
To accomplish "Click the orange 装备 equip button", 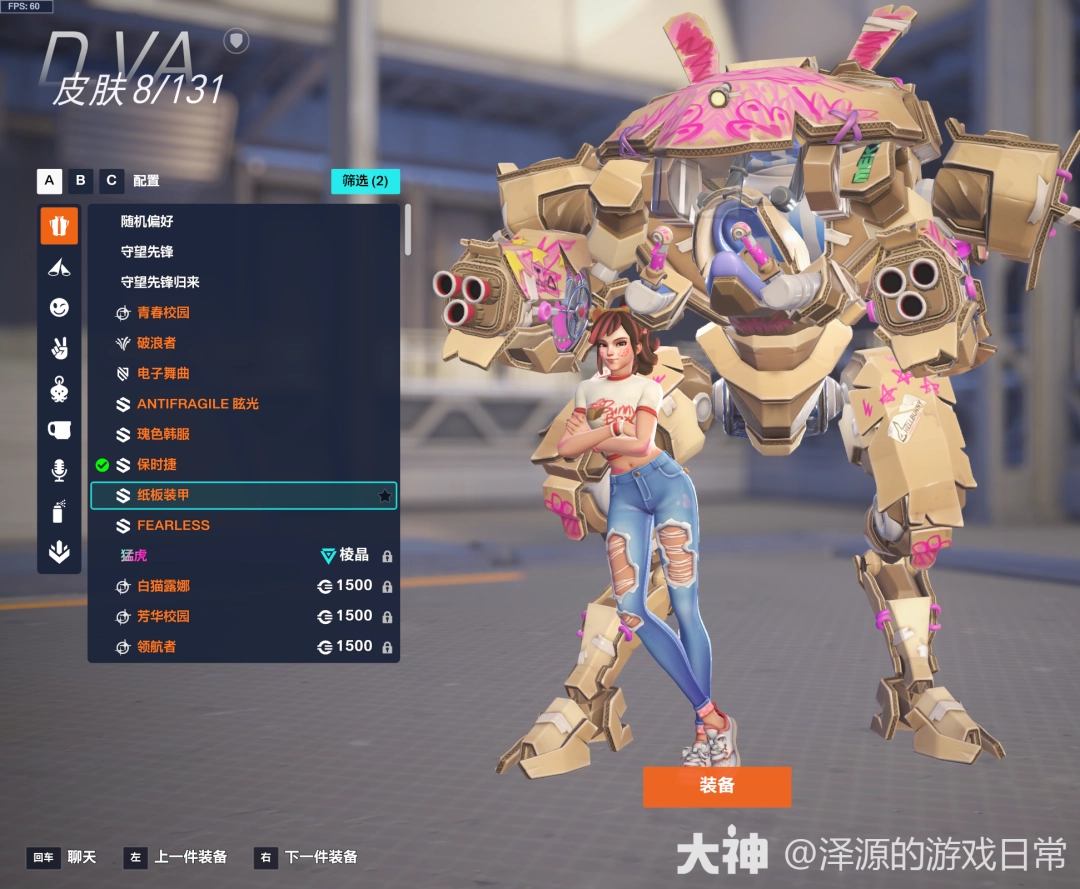I will tap(717, 786).
